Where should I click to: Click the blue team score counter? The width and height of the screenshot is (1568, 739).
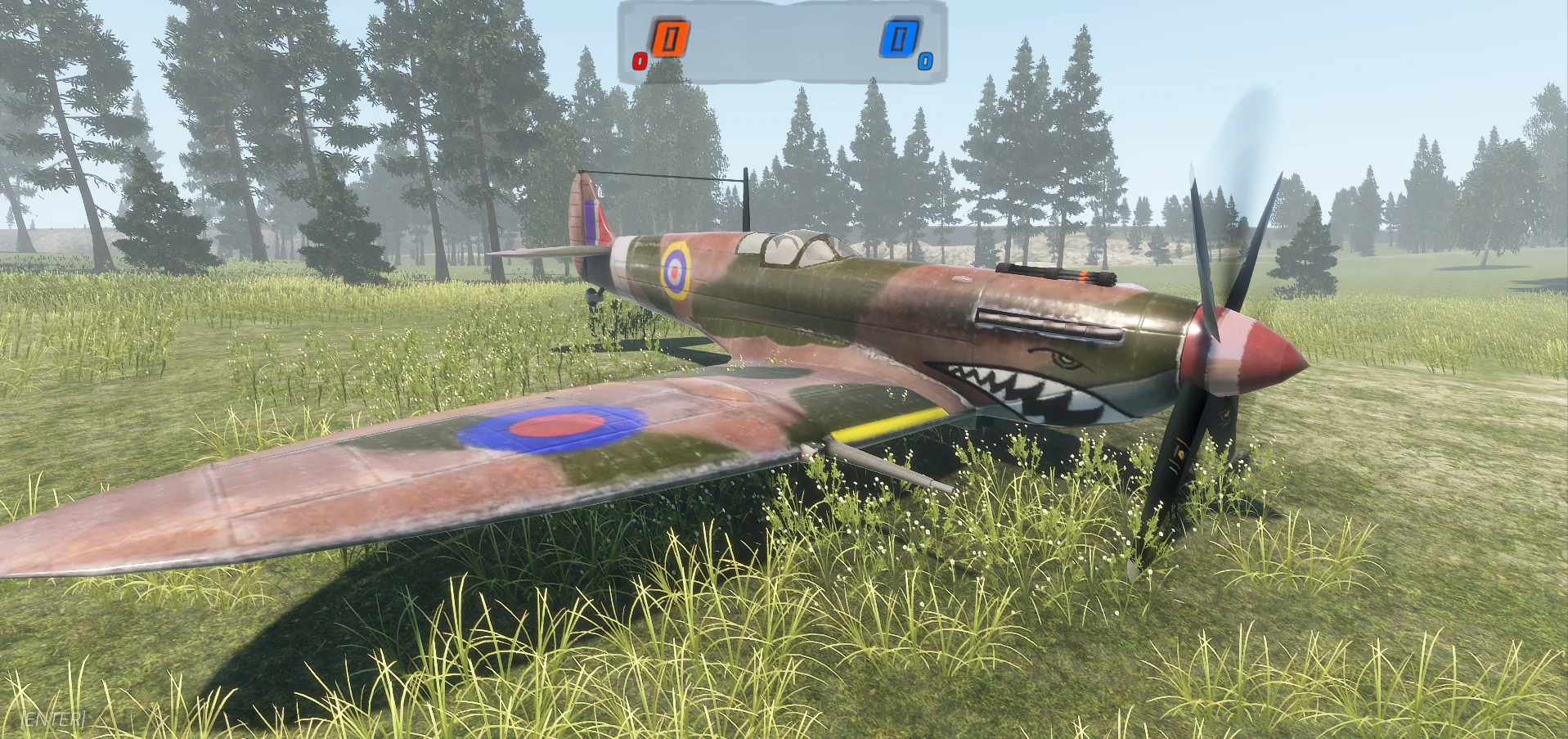(x=900, y=40)
